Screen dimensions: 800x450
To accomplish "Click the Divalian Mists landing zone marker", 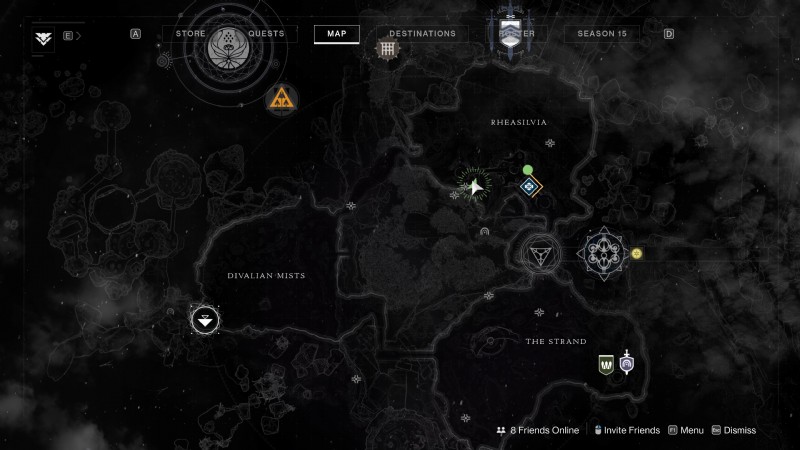I will tap(205, 321).
